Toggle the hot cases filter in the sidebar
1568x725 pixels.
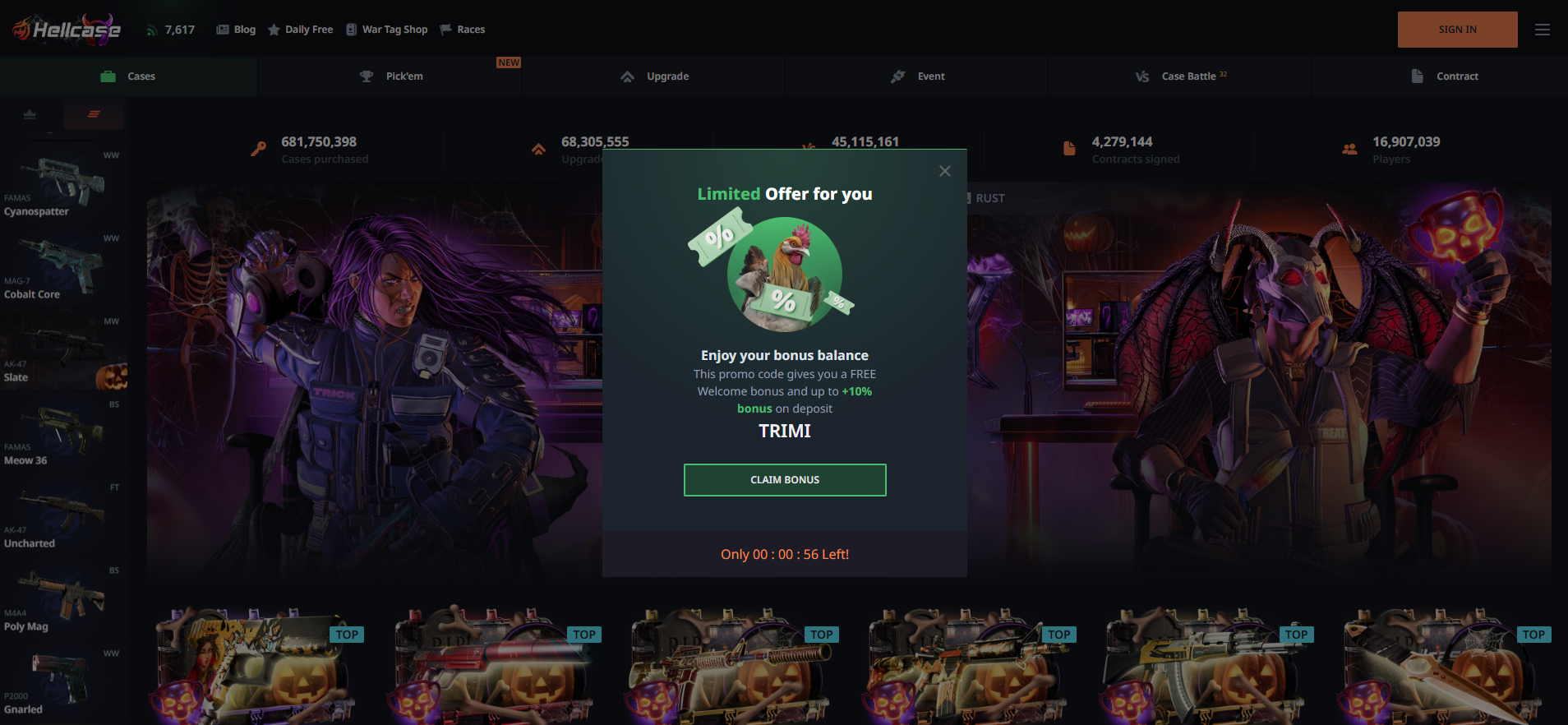point(94,114)
